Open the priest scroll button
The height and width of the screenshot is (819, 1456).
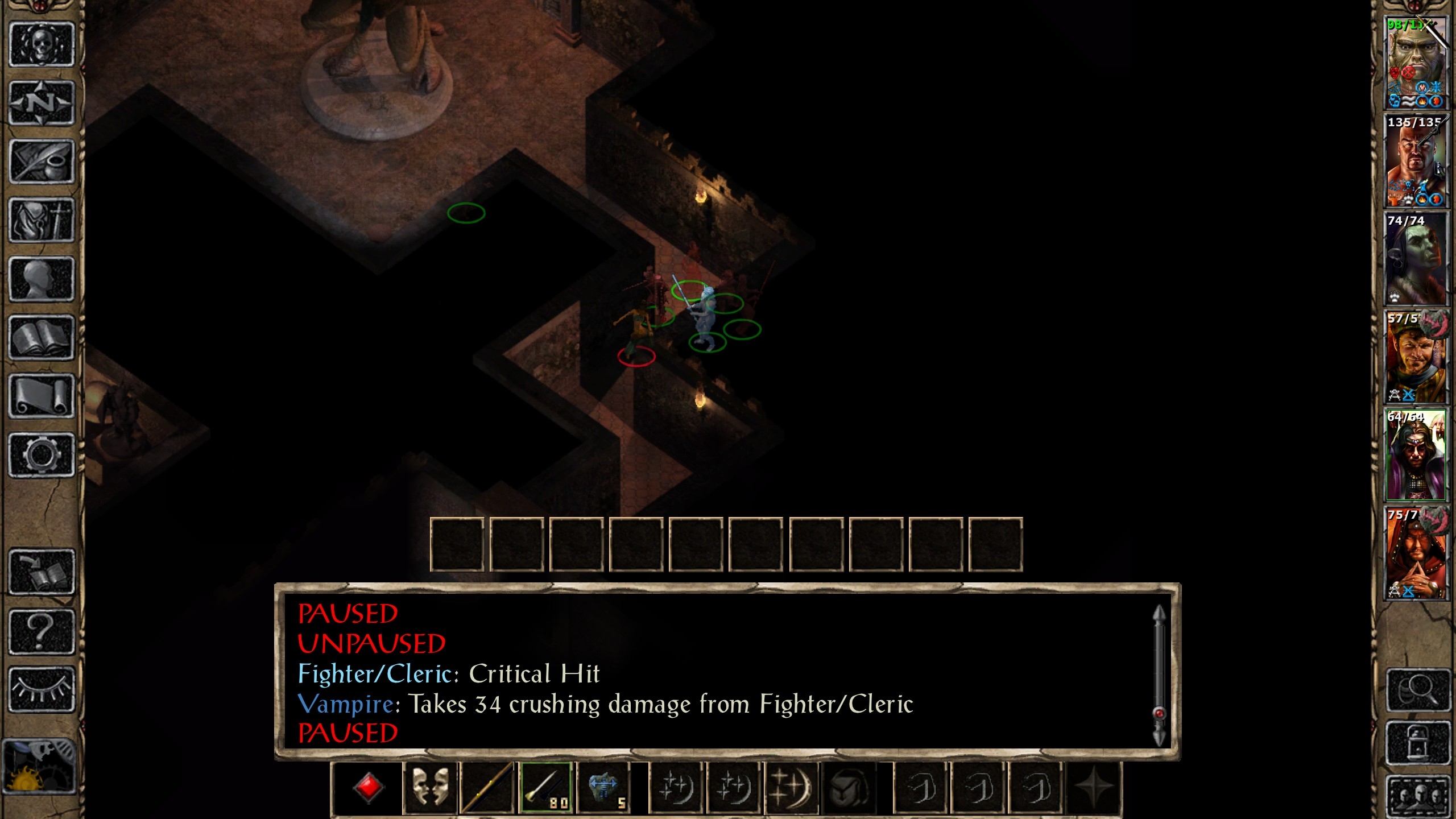click(42, 396)
